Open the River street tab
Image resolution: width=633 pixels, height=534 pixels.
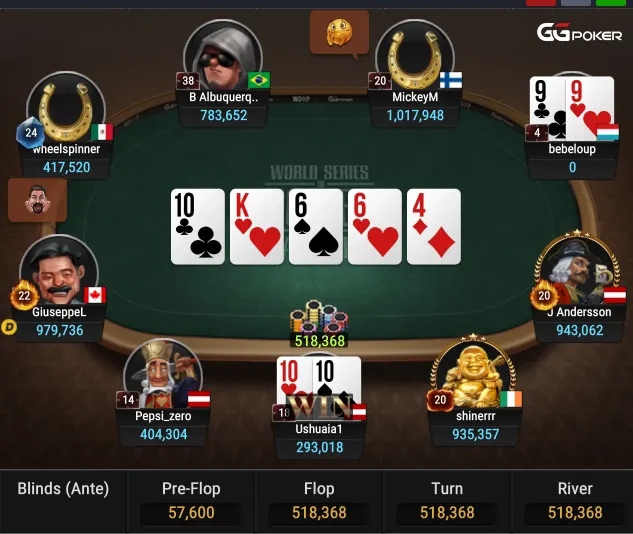pos(574,501)
